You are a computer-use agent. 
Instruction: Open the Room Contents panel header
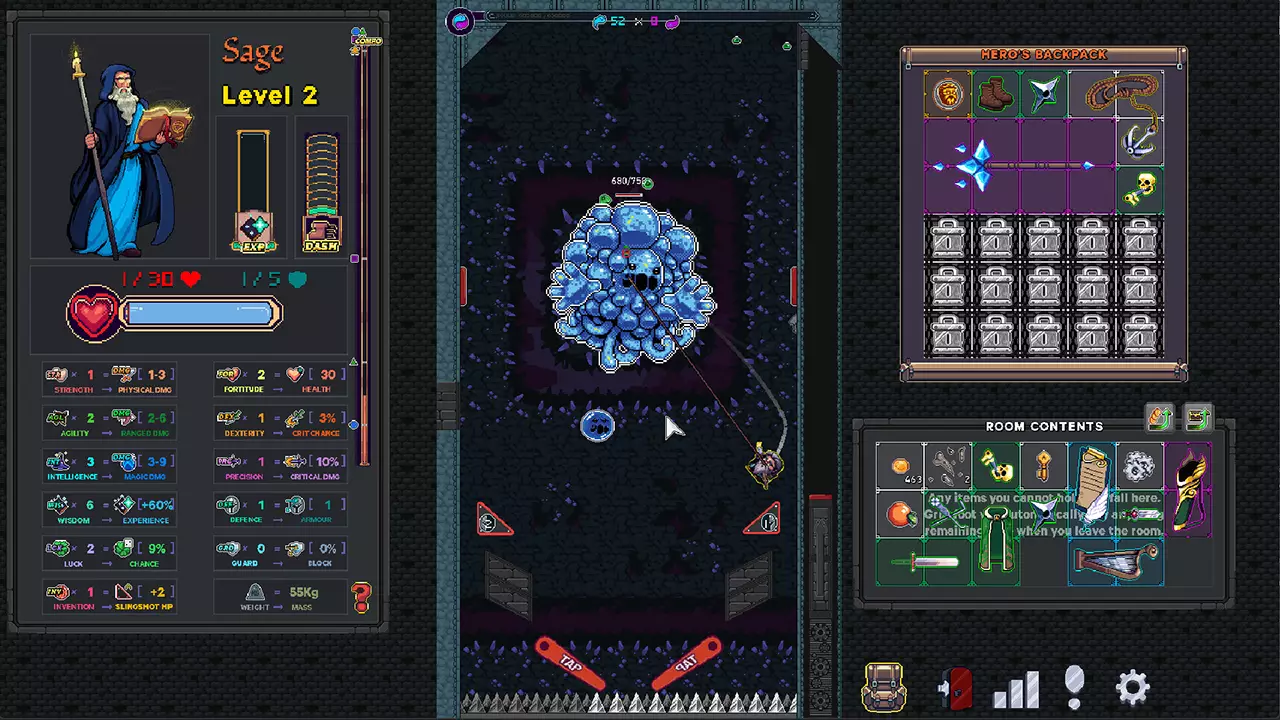[1044, 426]
